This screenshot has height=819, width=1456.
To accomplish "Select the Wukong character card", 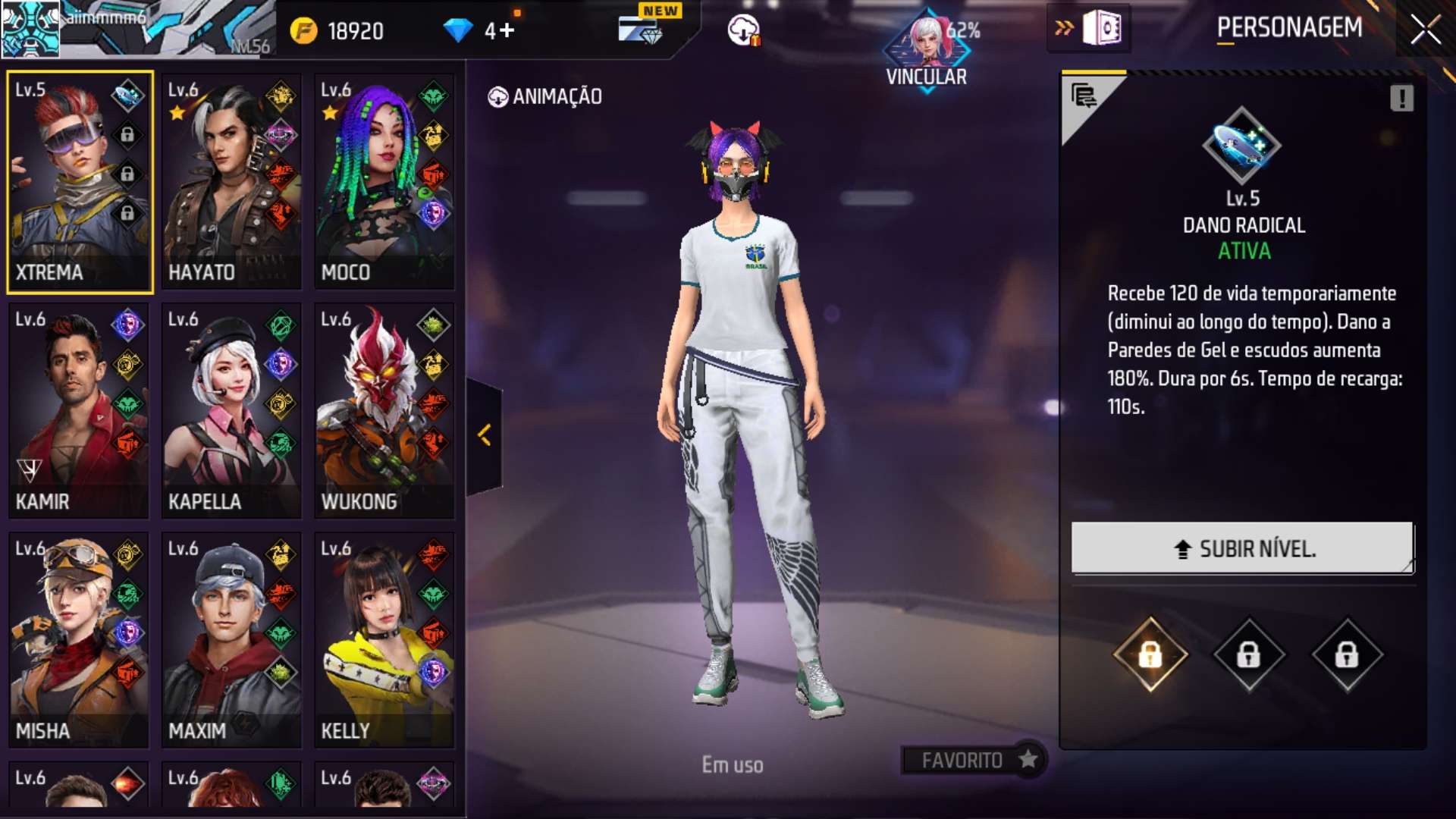I will click(x=384, y=411).
